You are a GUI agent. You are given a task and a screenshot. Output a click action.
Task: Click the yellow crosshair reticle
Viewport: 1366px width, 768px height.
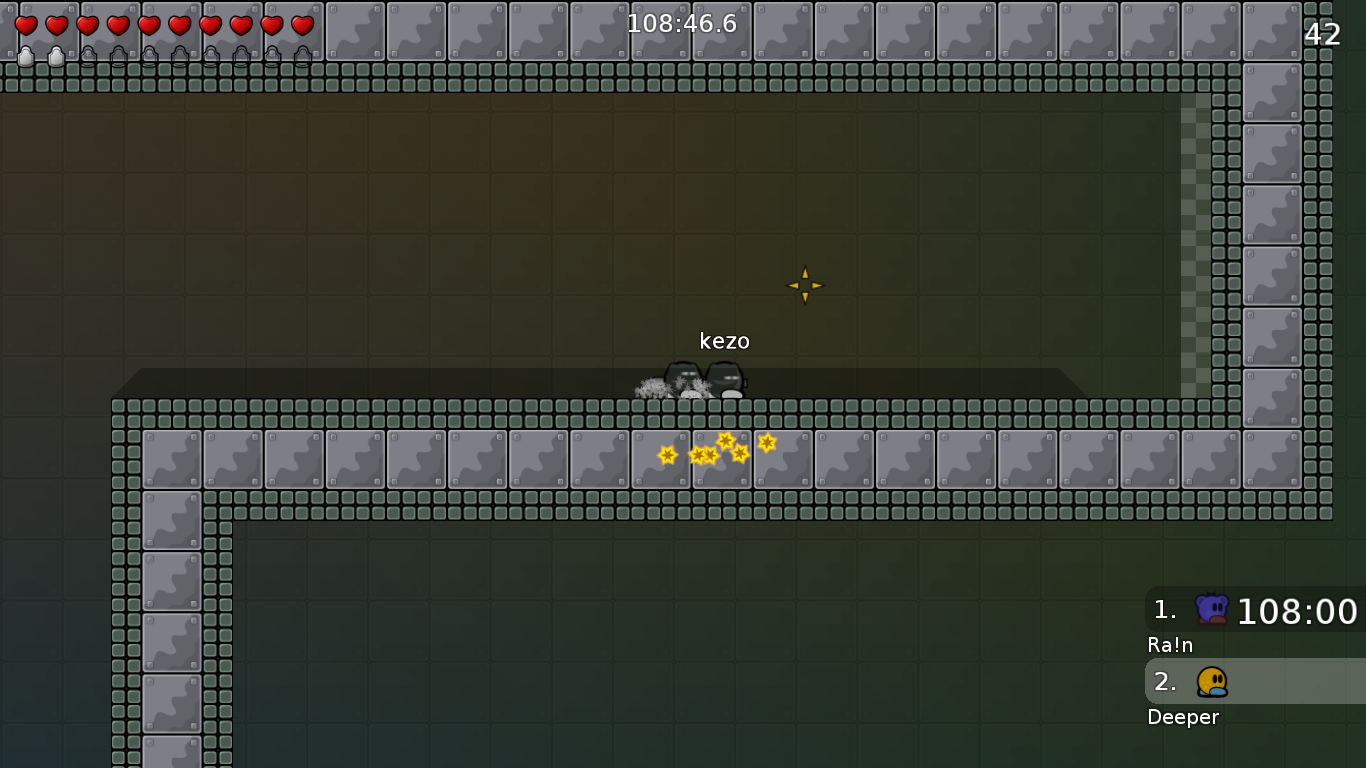click(x=805, y=285)
